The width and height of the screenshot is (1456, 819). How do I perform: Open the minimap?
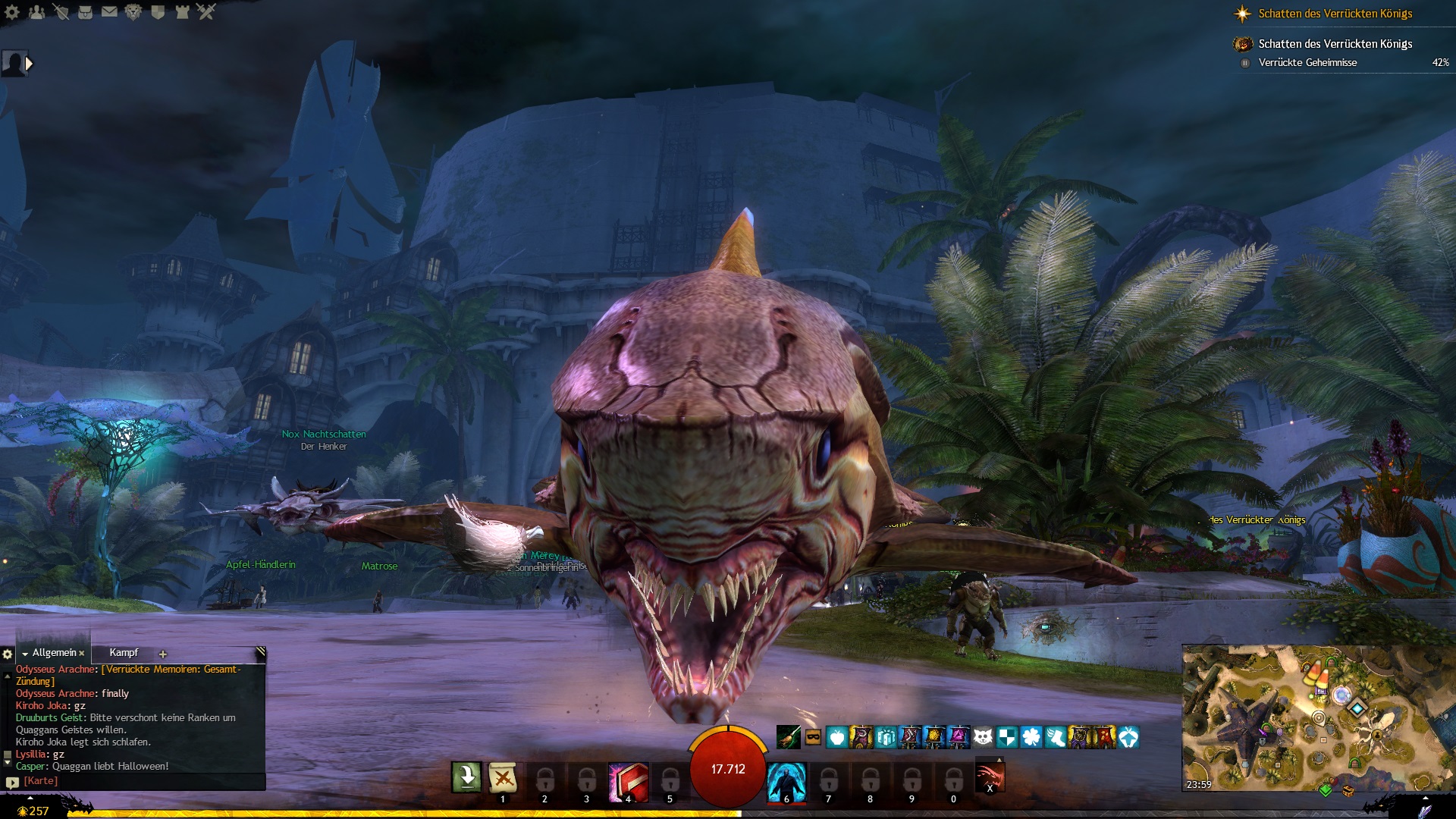click(x=1318, y=717)
